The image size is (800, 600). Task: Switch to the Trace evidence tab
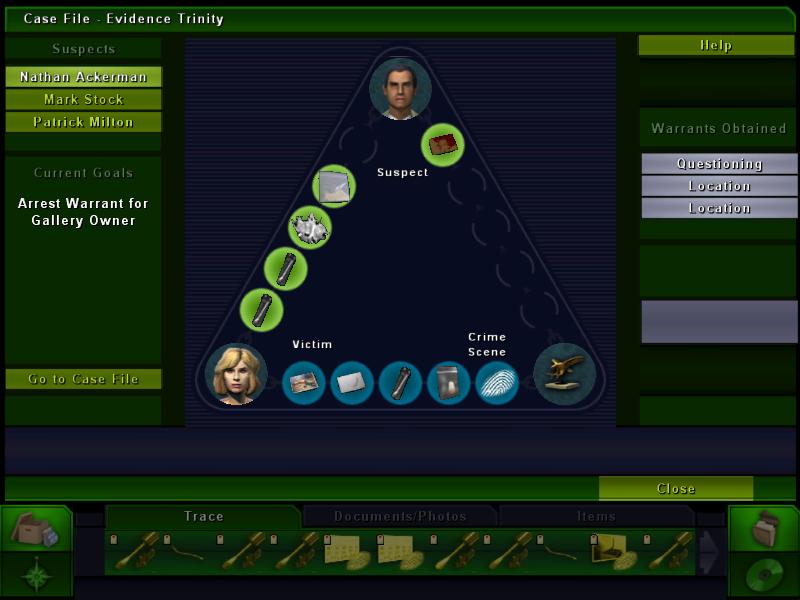[204, 516]
